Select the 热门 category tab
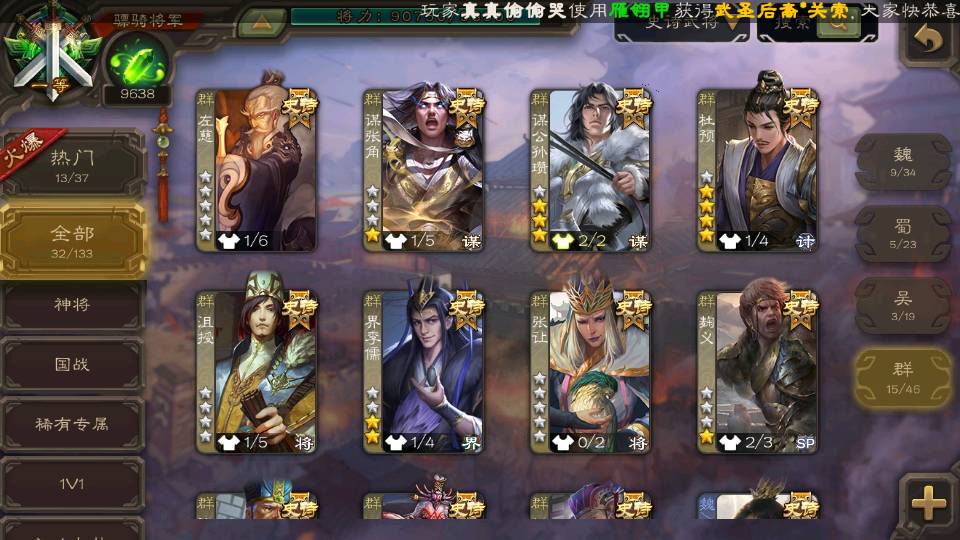 72,163
